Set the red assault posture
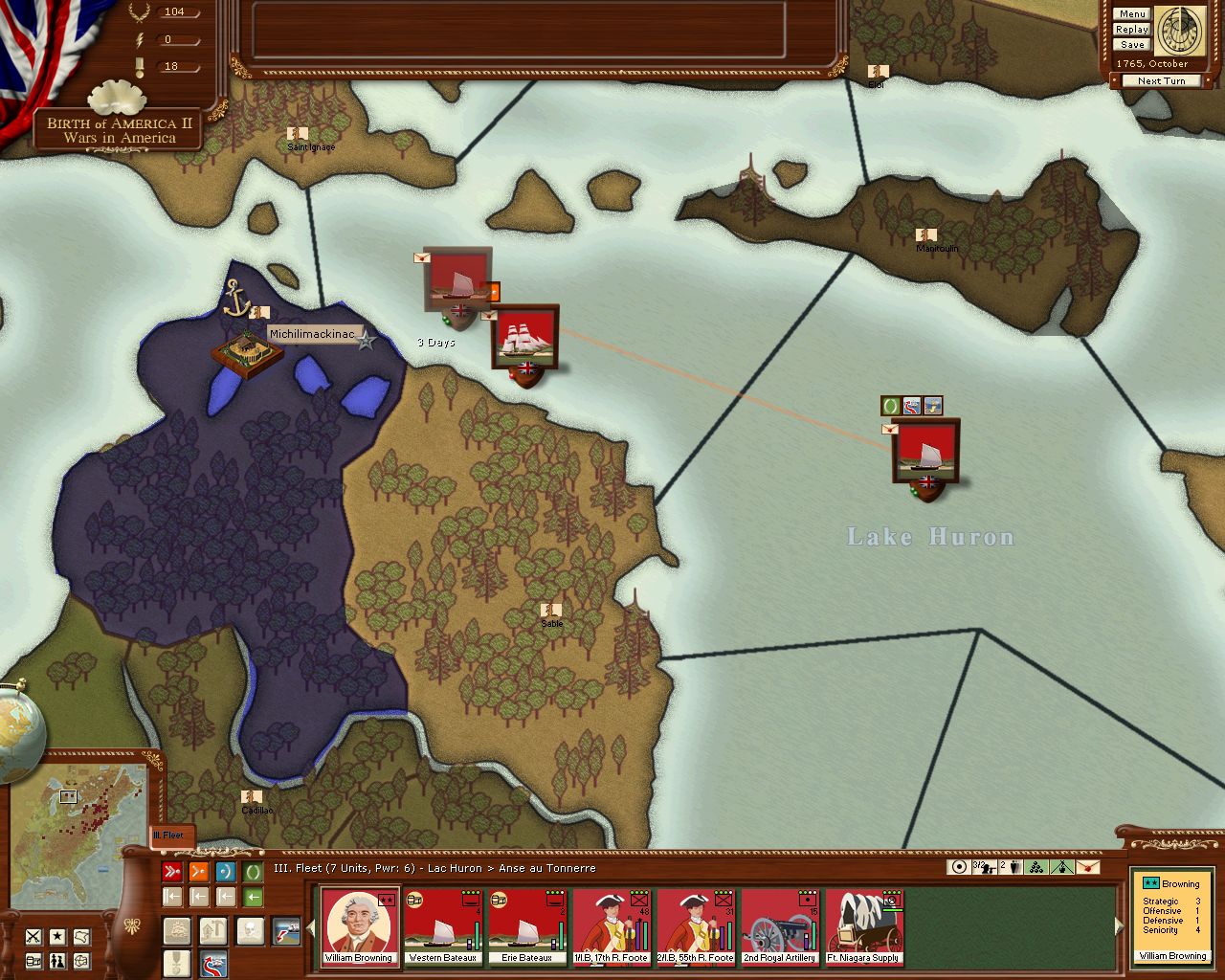The height and width of the screenshot is (980, 1225). [x=172, y=872]
